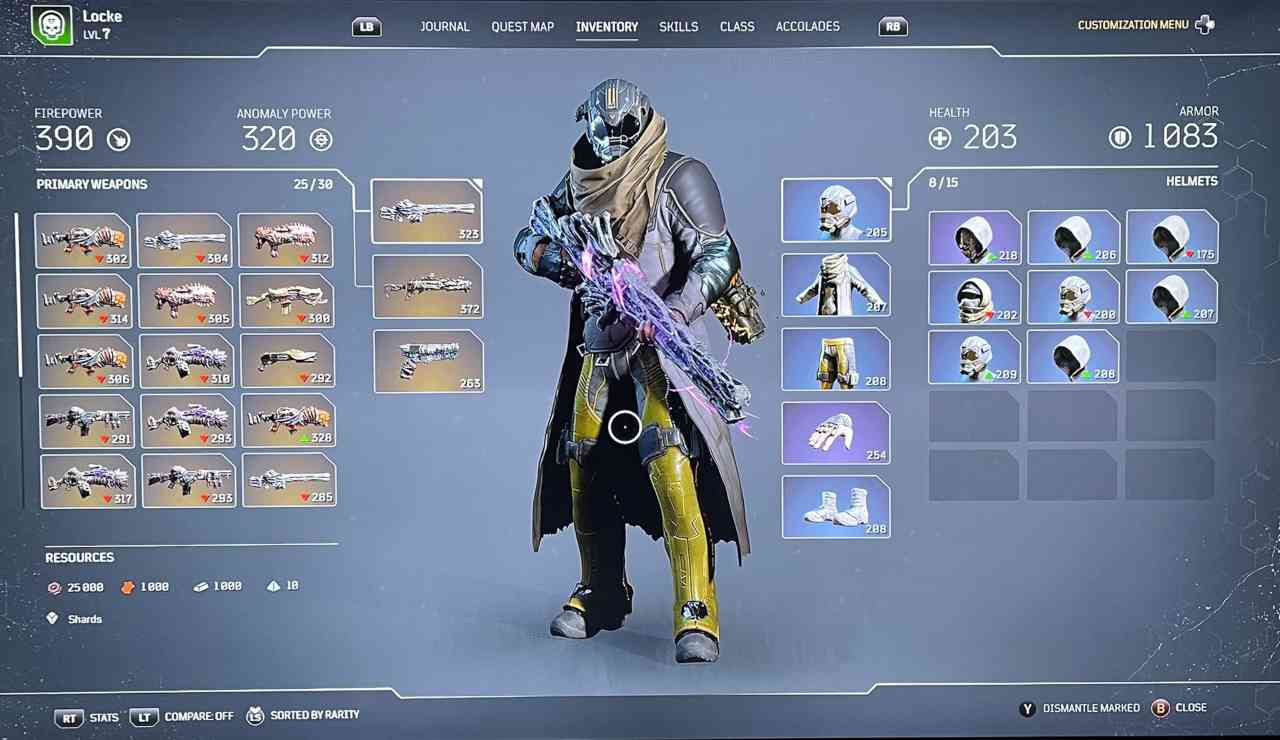The width and height of the screenshot is (1280, 740).
Task: Pick the inventory weapon with power 317
Action: click(88, 481)
